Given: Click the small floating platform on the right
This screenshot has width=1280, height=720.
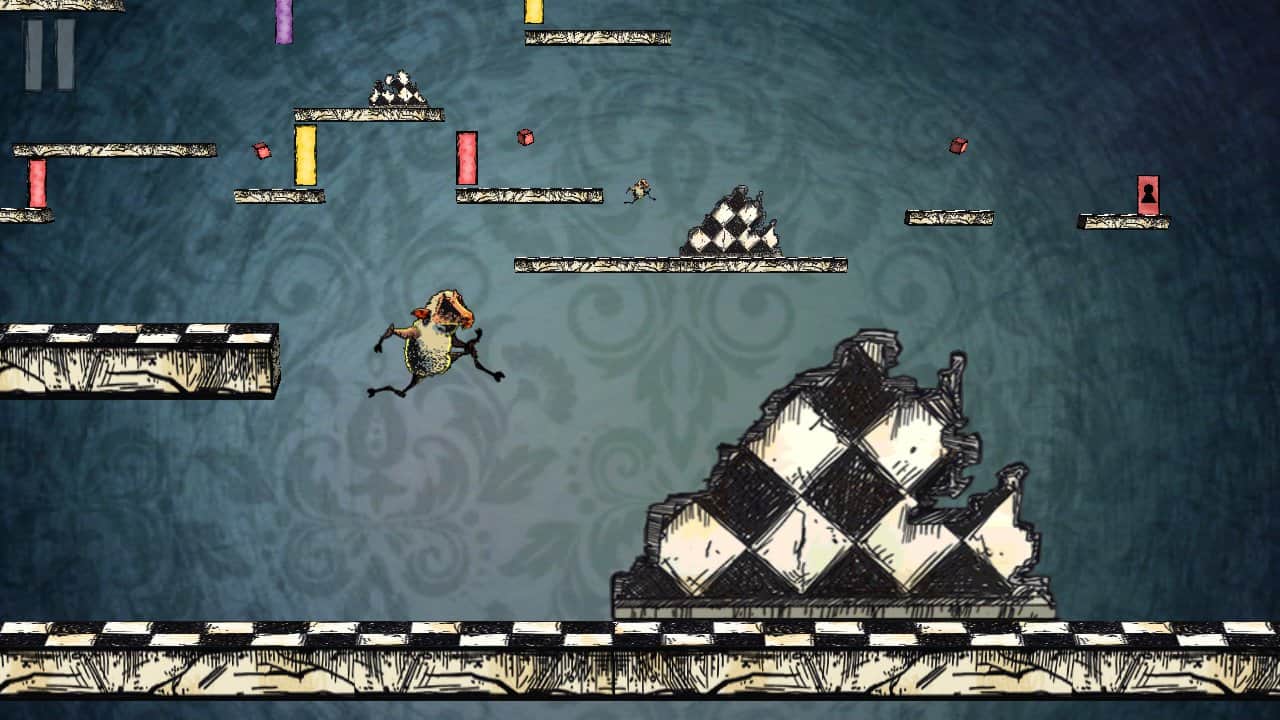Looking at the screenshot, I should pos(950,218).
